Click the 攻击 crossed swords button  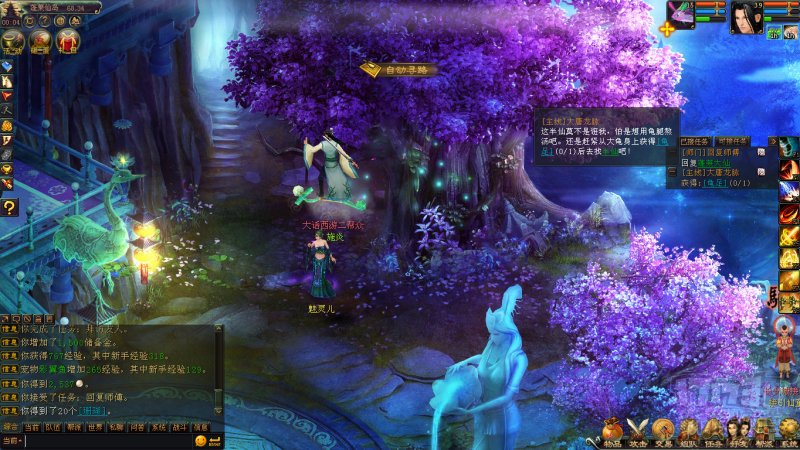point(637,433)
